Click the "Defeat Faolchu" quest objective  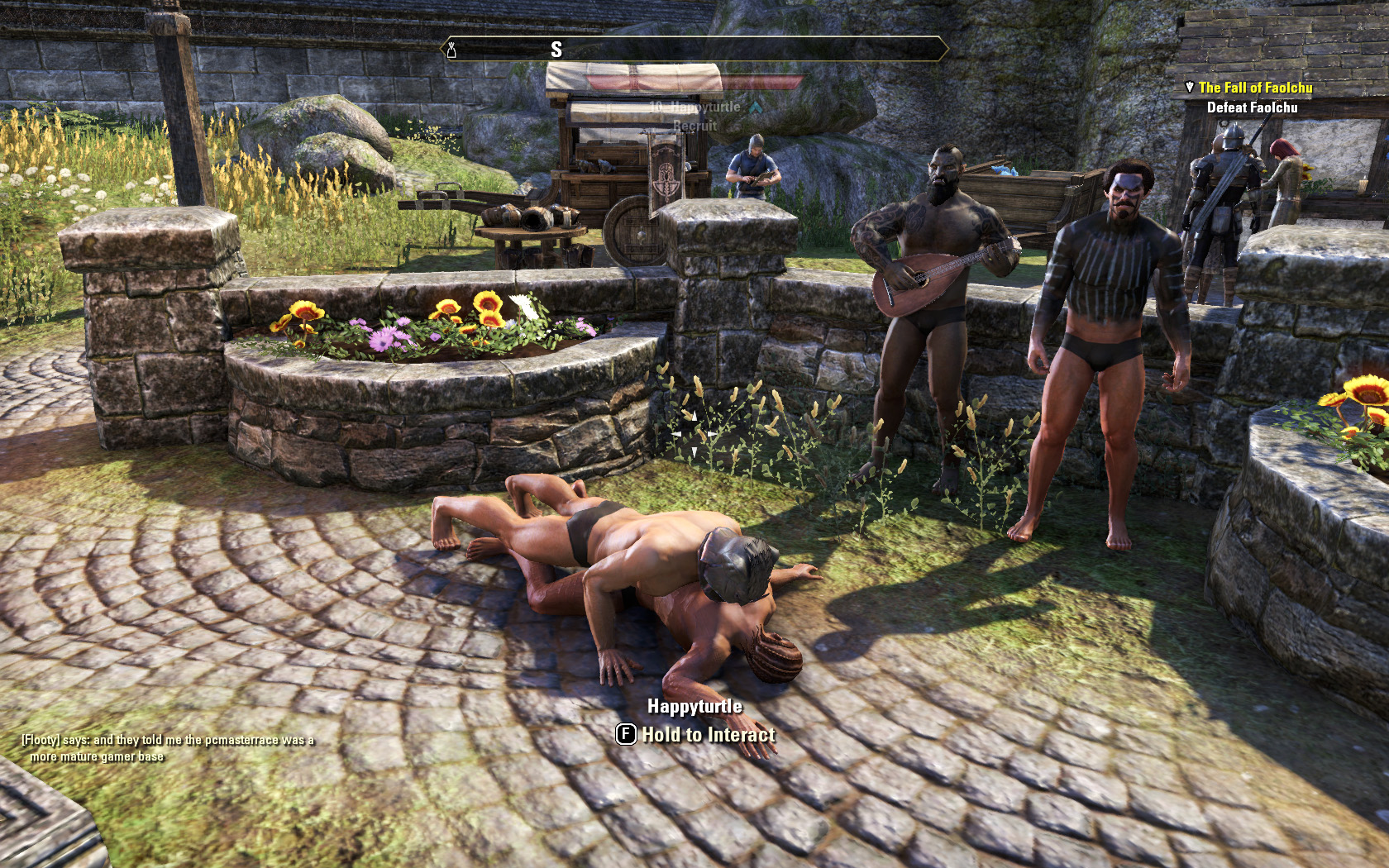1252,107
